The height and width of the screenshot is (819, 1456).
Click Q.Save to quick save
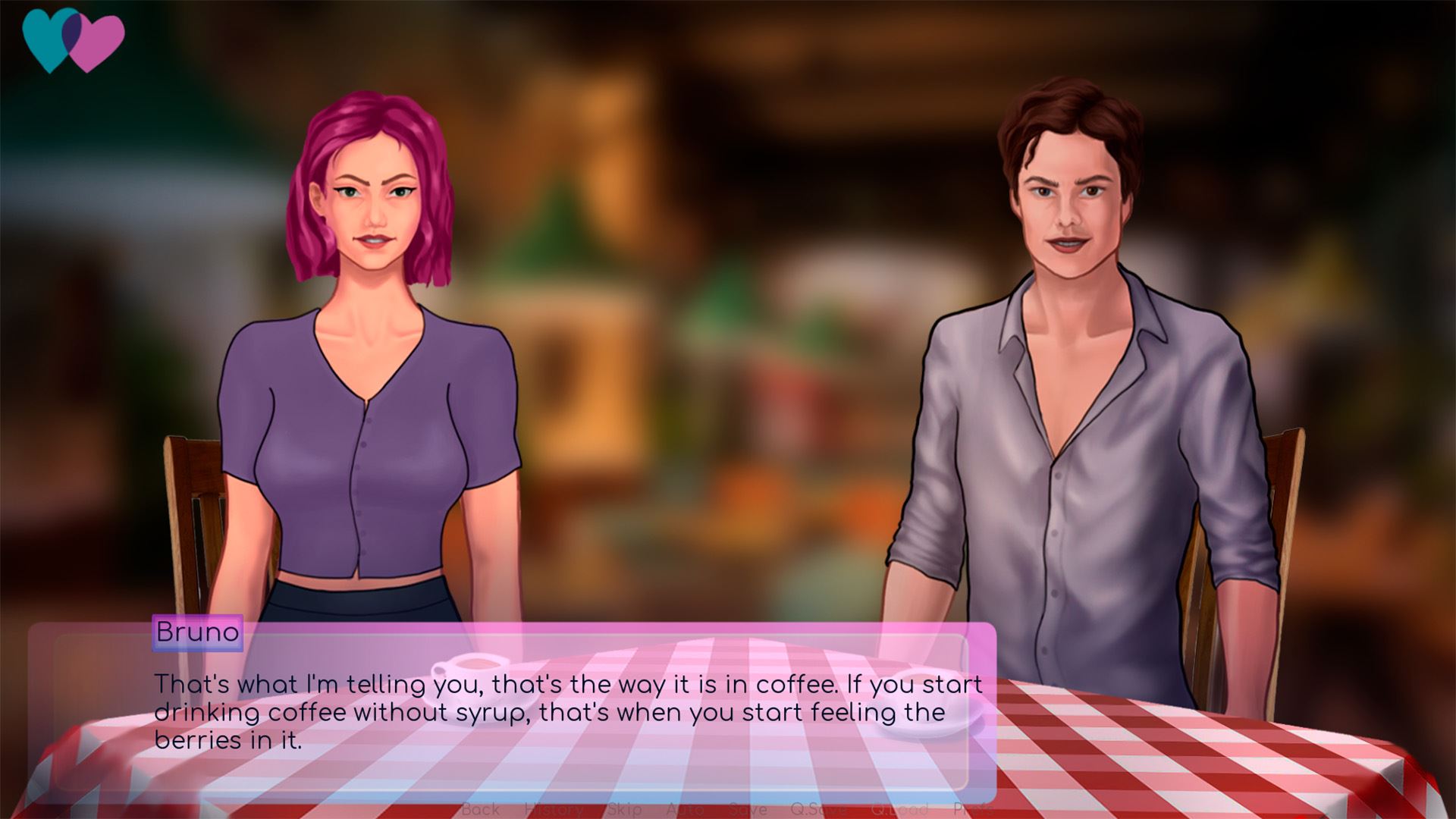click(818, 809)
